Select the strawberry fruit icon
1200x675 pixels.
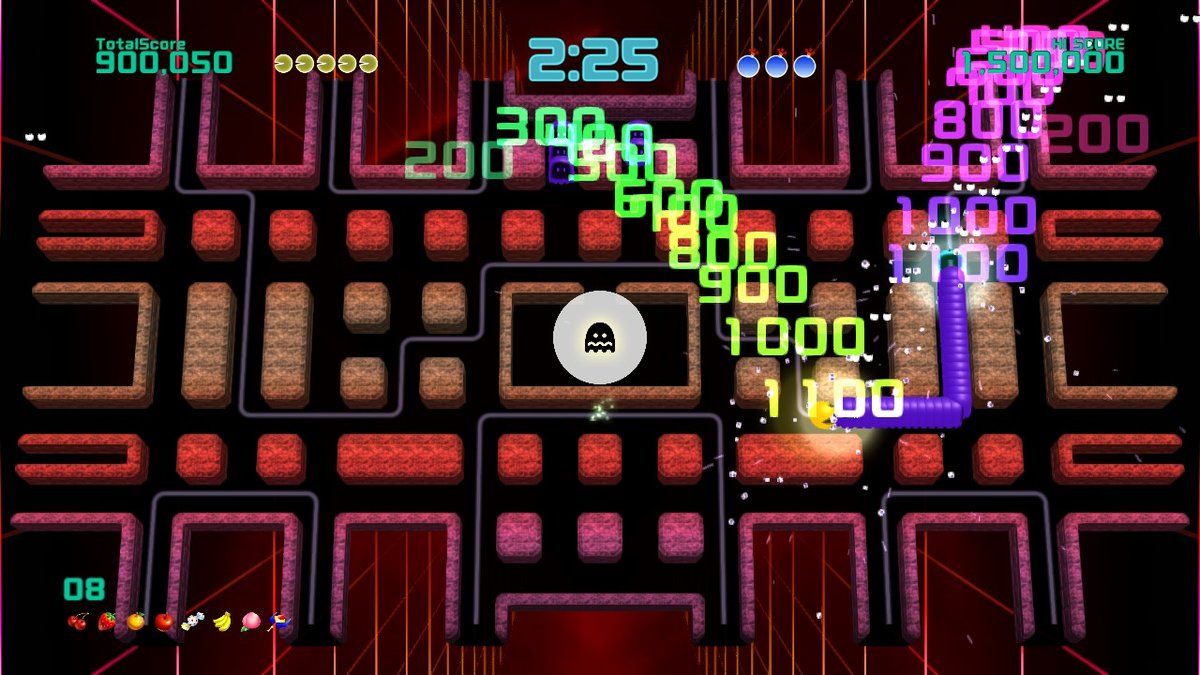106,622
